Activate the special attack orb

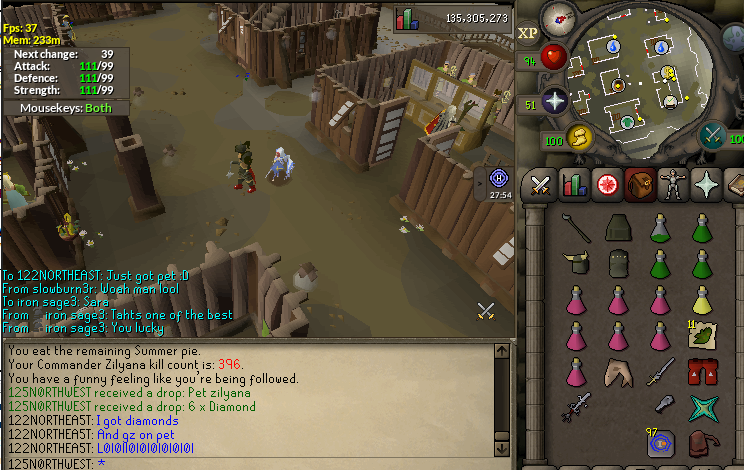(x=713, y=136)
